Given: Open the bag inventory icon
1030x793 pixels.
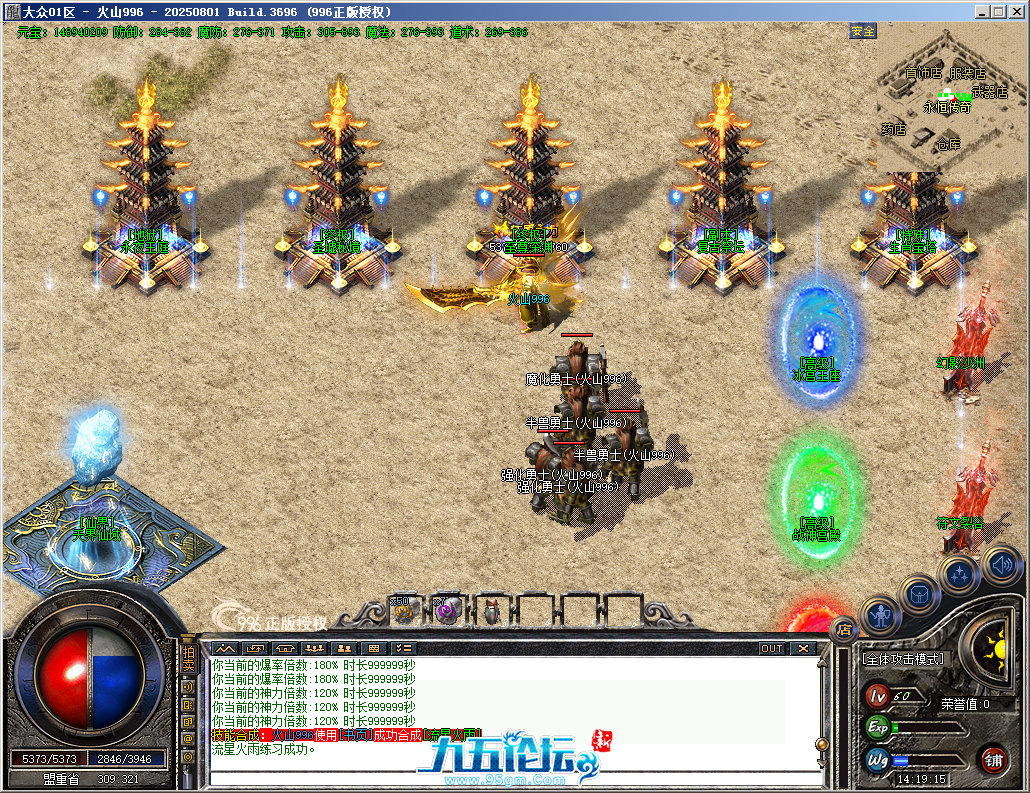Looking at the screenshot, I should coord(920,594).
